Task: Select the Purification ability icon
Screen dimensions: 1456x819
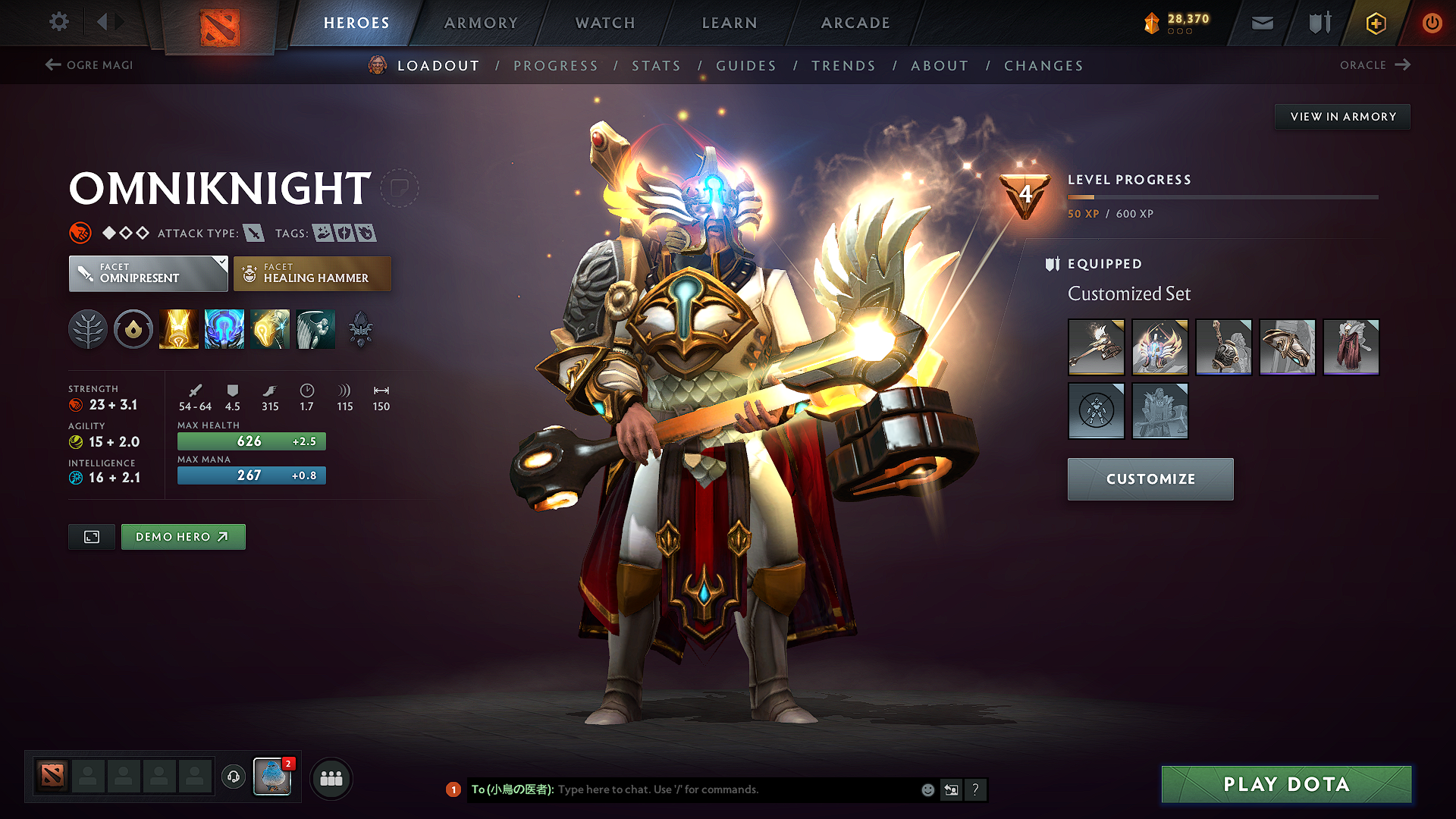Action: tap(179, 329)
